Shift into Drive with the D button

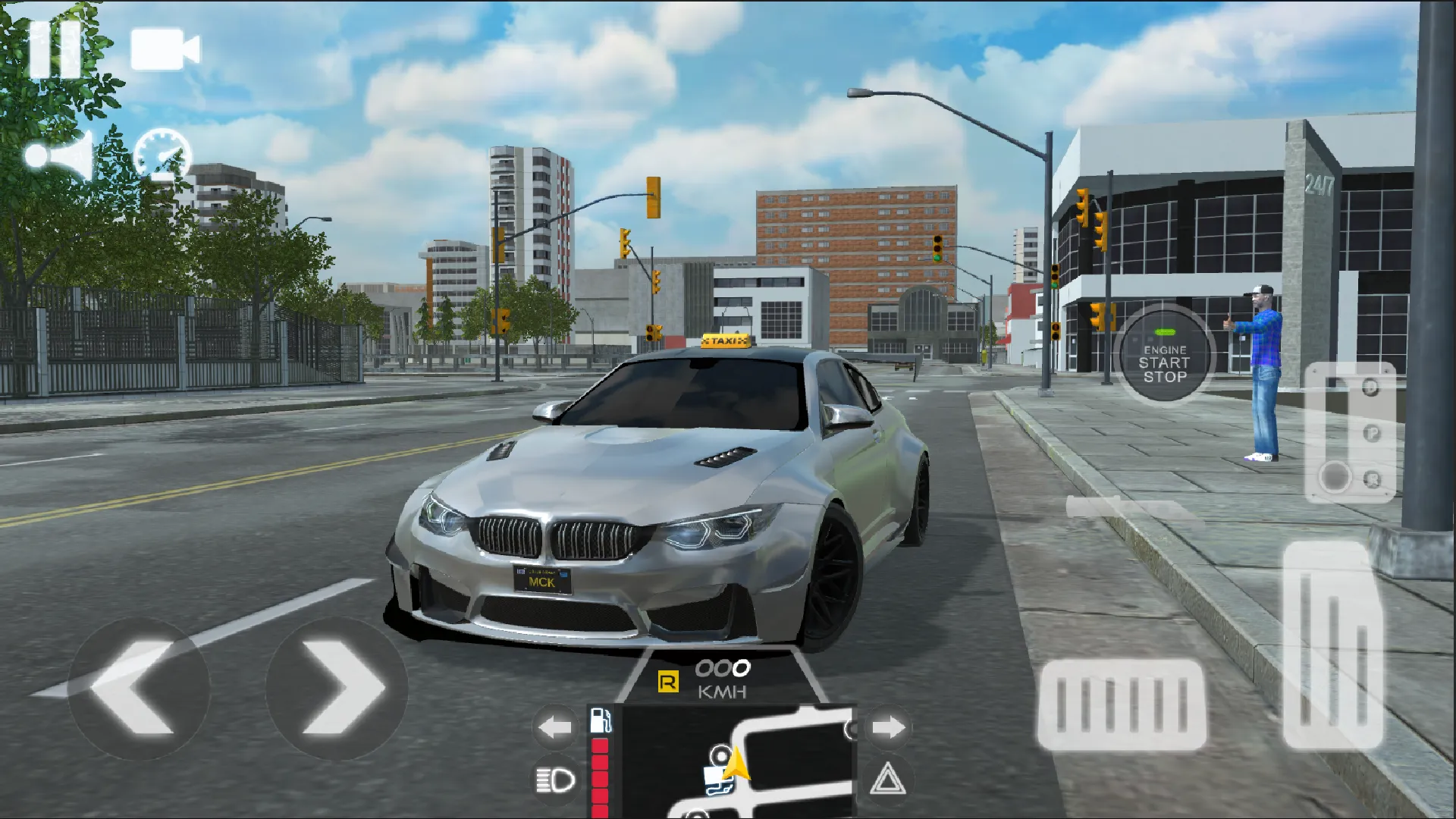(1371, 387)
